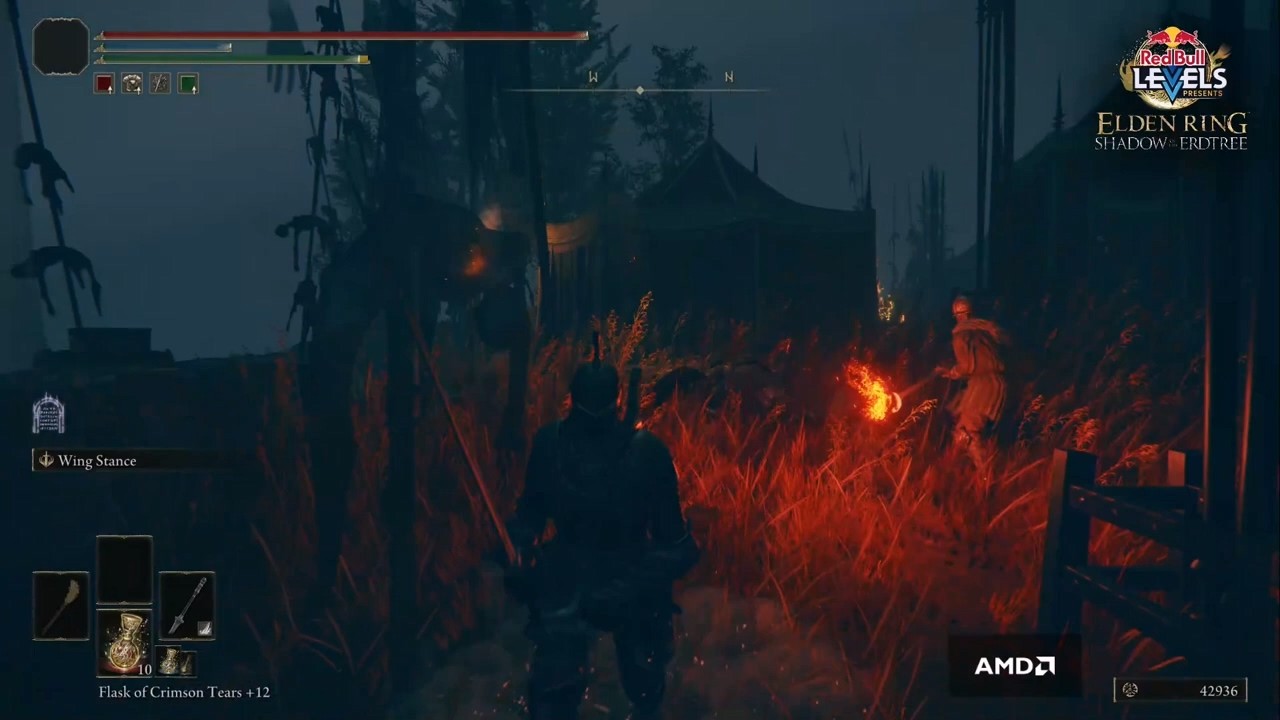Viewport: 1280px width, 720px height.
Task: Select the Flask of Crimson Tears slot
Action: [125, 641]
